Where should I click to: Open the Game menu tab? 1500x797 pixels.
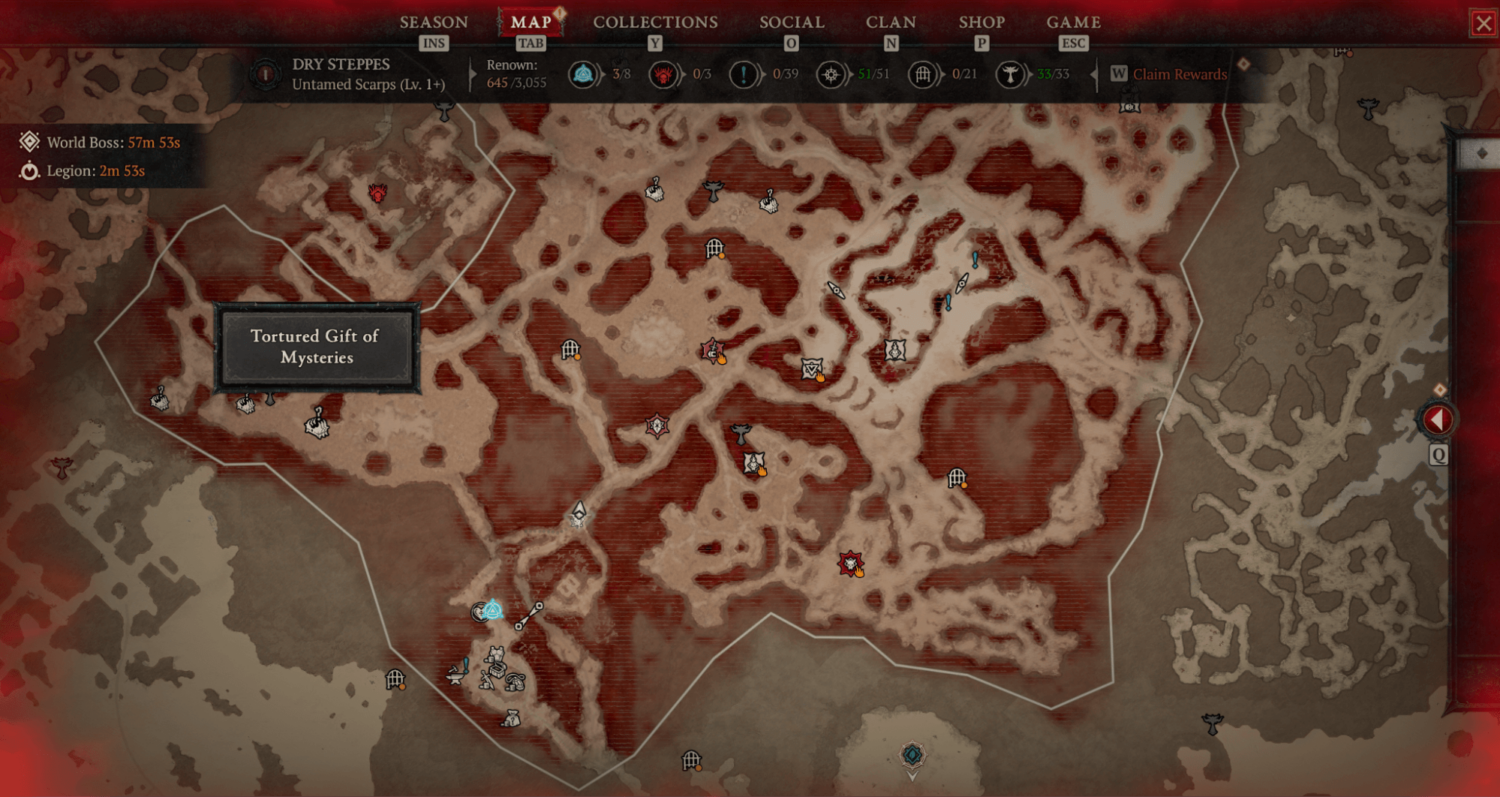1073,22
